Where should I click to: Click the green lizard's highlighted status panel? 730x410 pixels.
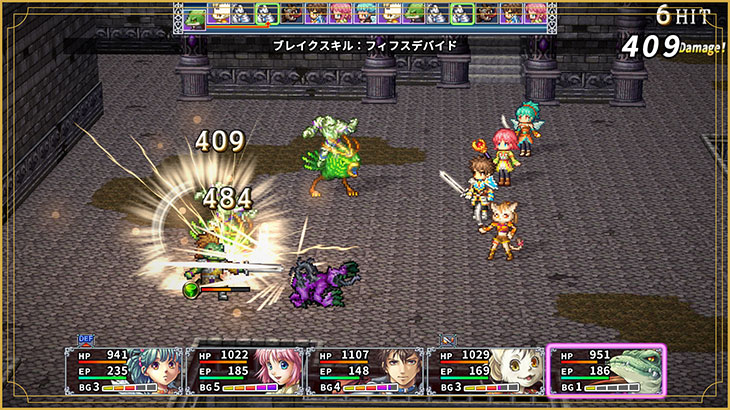click(606, 369)
